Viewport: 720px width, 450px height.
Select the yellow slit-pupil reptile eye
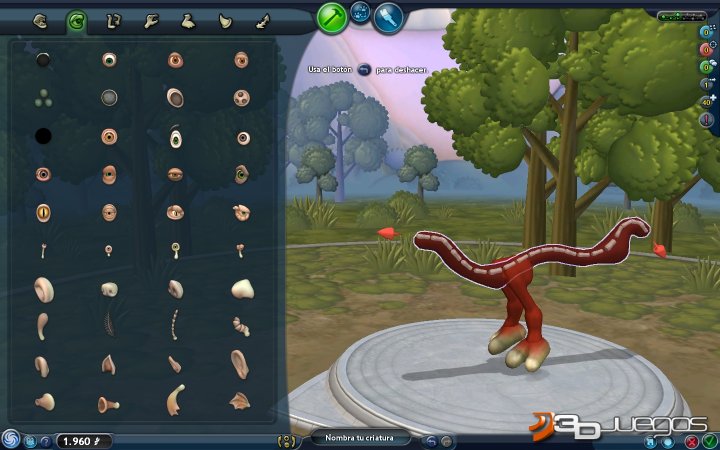pos(43,212)
